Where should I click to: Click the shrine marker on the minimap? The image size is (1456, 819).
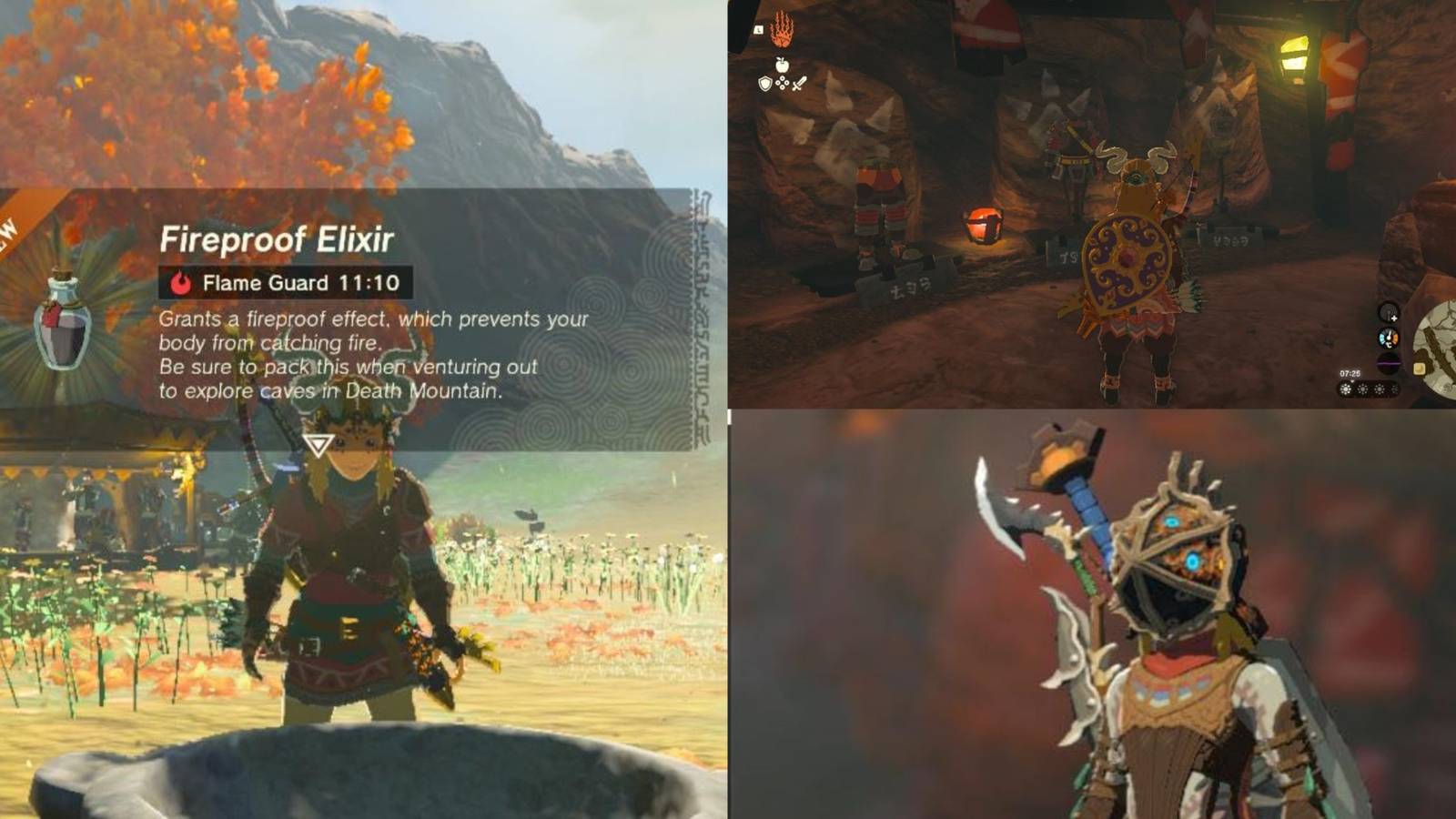pos(1420,369)
